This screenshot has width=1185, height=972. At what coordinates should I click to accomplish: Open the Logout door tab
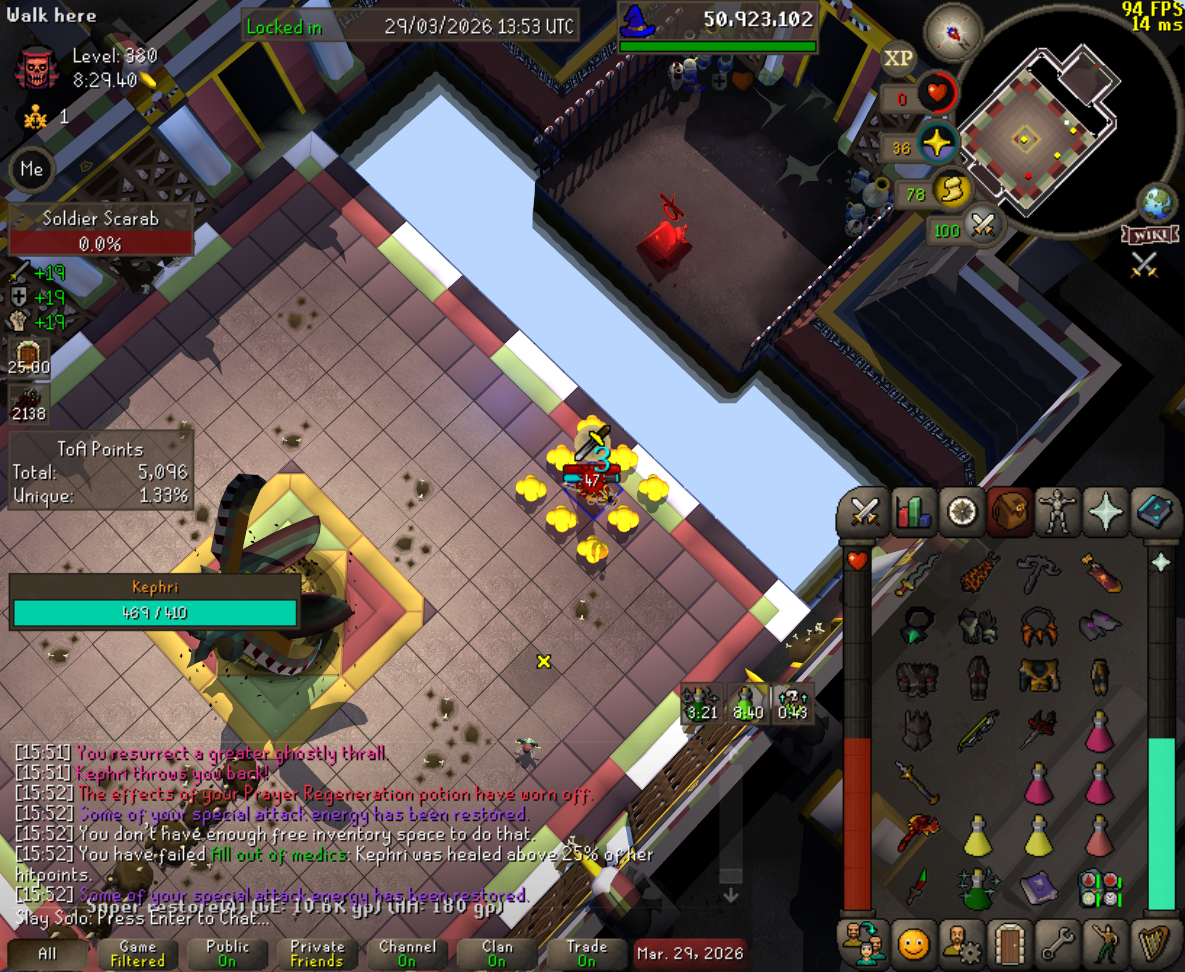point(1010,943)
